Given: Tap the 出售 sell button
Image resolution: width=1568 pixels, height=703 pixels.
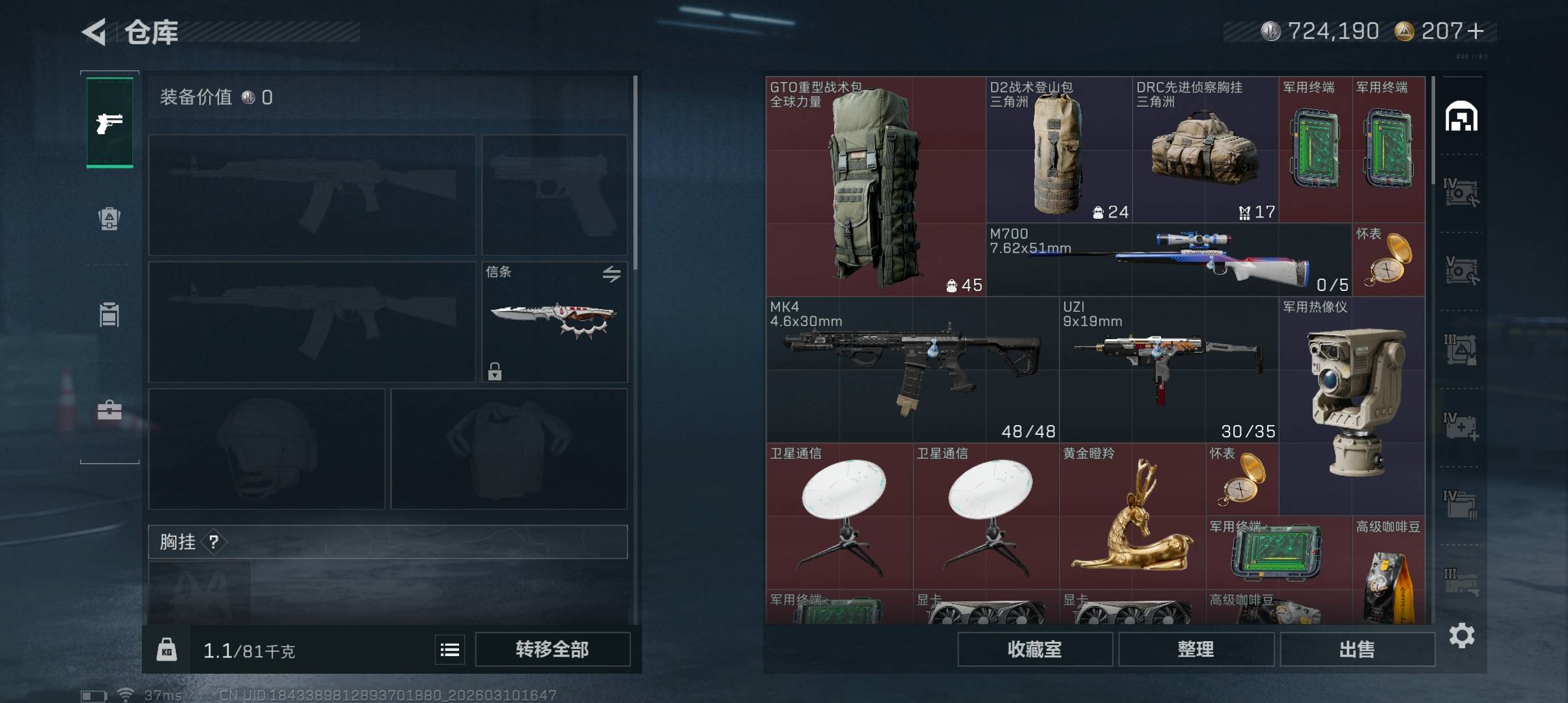Looking at the screenshot, I should point(1357,649).
